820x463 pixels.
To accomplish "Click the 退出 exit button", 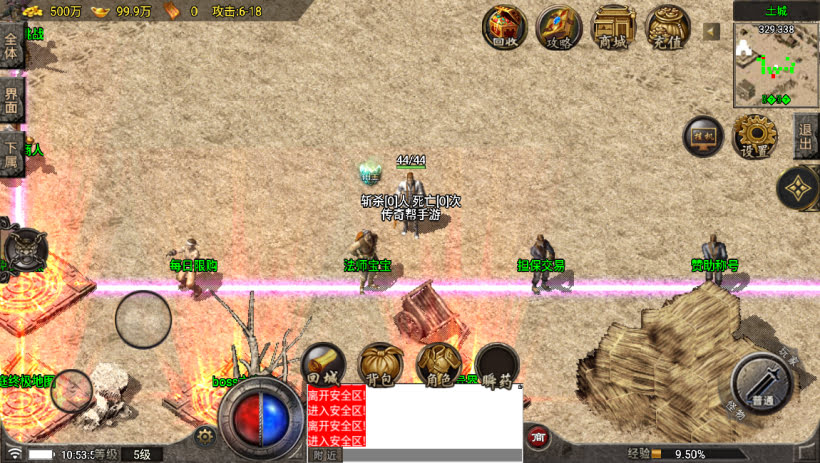I will tap(806, 136).
